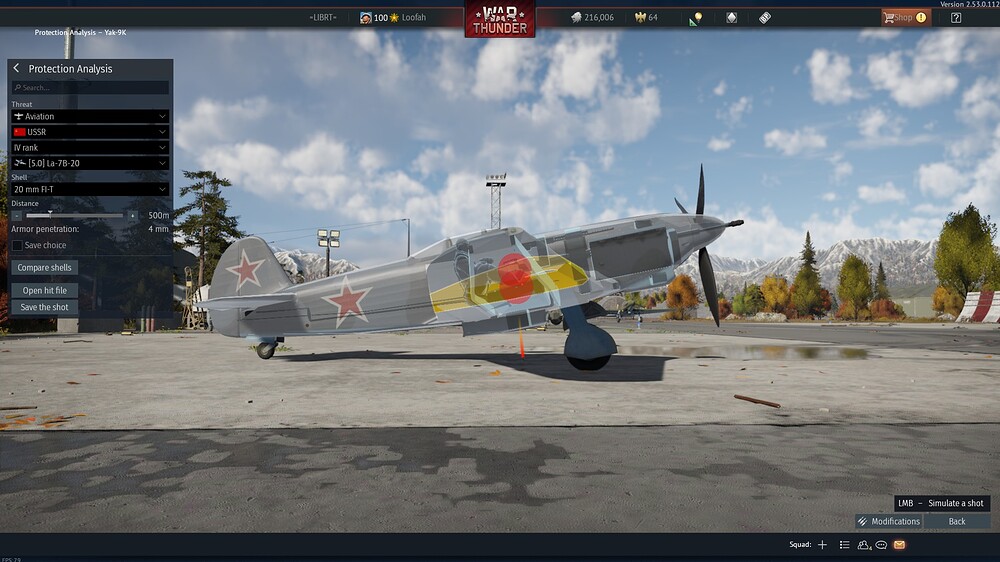Go Back from the hangar view
Viewport: 1000px width, 562px height.
pos(957,521)
